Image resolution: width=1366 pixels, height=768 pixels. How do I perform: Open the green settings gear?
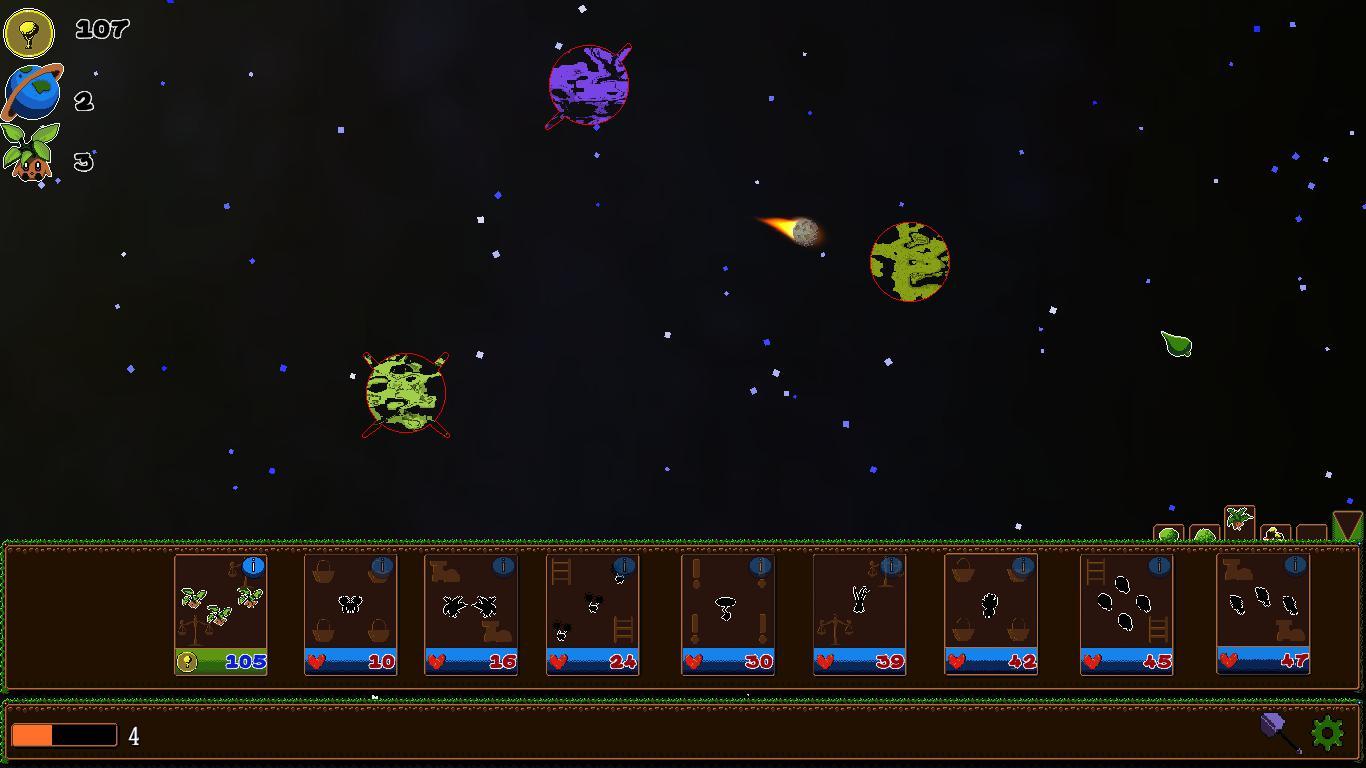[x=1327, y=733]
